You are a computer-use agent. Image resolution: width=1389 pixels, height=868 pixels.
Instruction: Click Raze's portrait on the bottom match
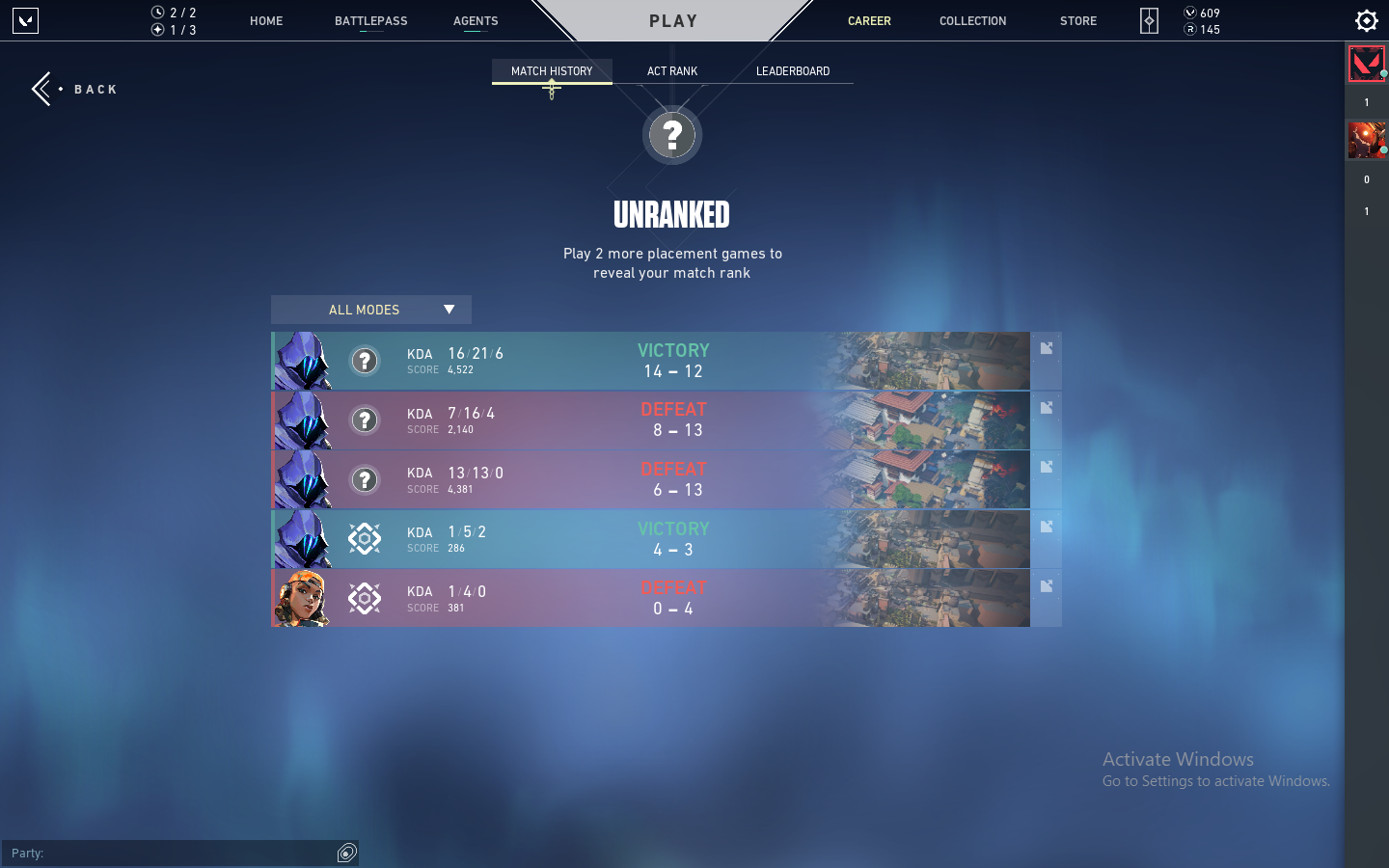[x=302, y=597]
